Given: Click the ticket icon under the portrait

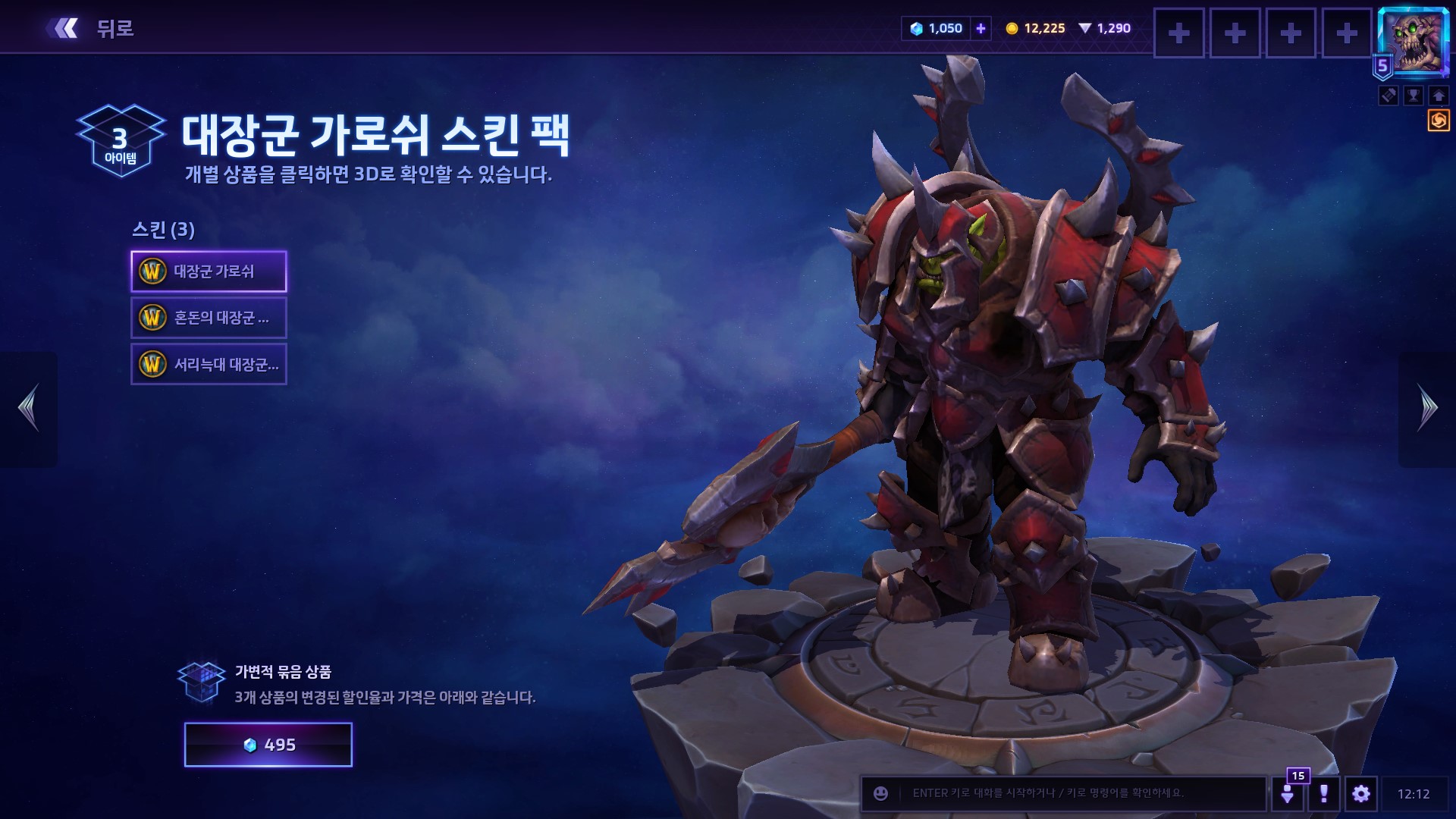Looking at the screenshot, I should 1389,96.
